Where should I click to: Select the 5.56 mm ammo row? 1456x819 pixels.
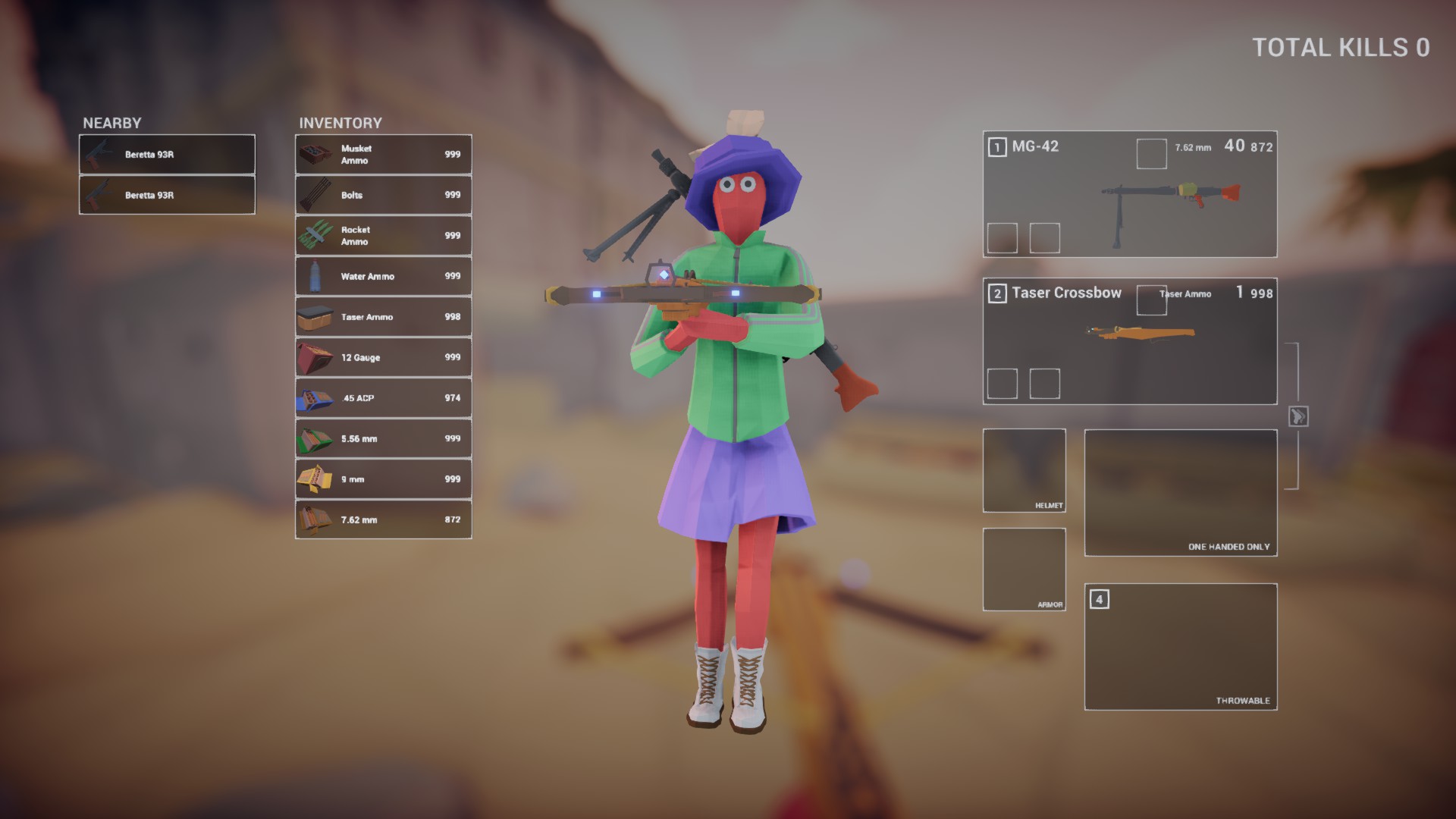[x=383, y=438]
